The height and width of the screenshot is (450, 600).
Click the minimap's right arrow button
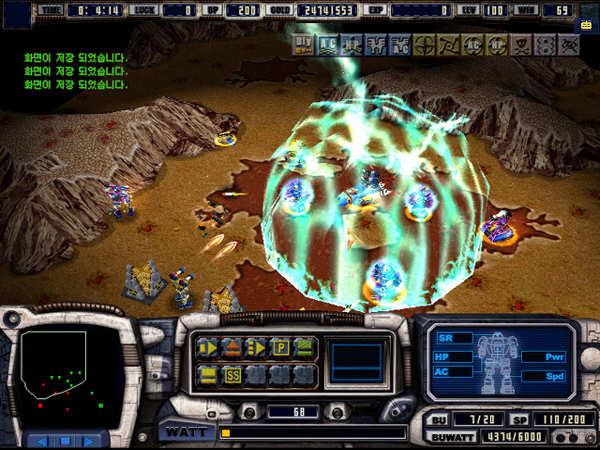tap(90, 440)
